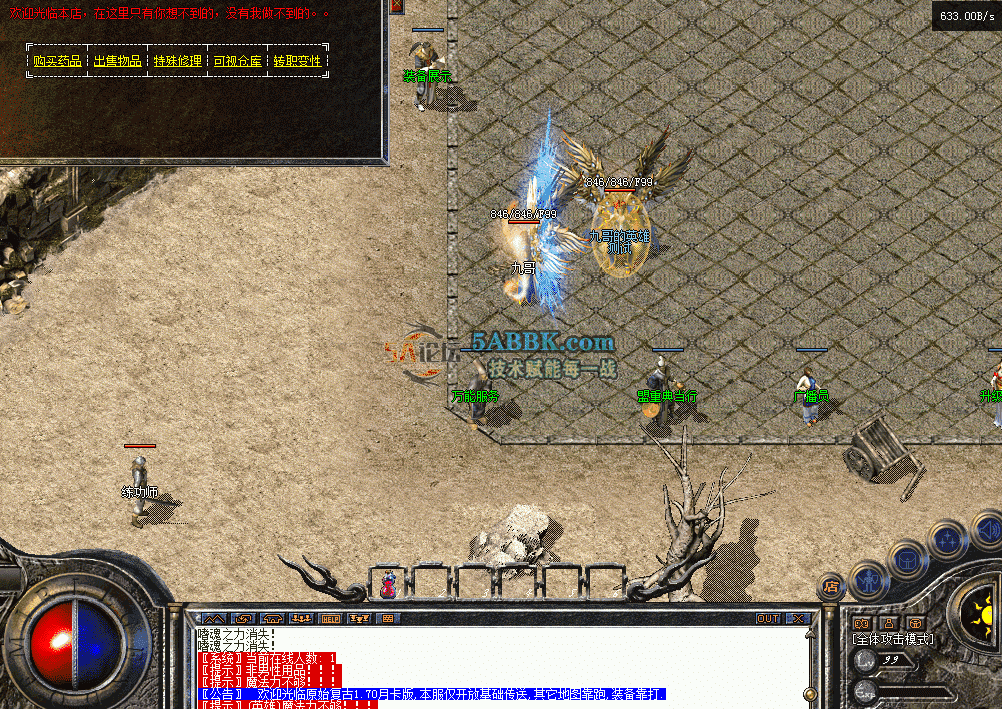This screenshot has width=1002, height=709.
Task: Choose the 转职变性 class change option
Action: point(298,61)
